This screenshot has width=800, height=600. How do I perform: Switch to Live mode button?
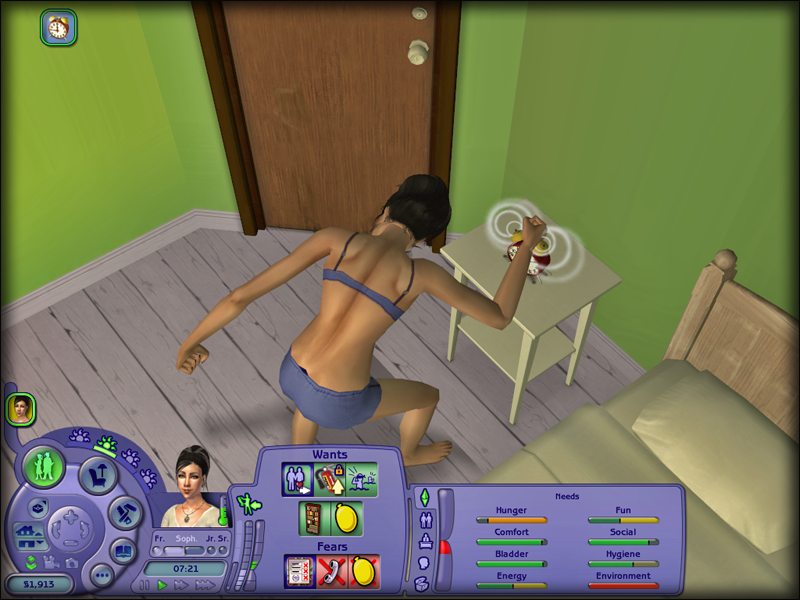[x=45, y=467]
